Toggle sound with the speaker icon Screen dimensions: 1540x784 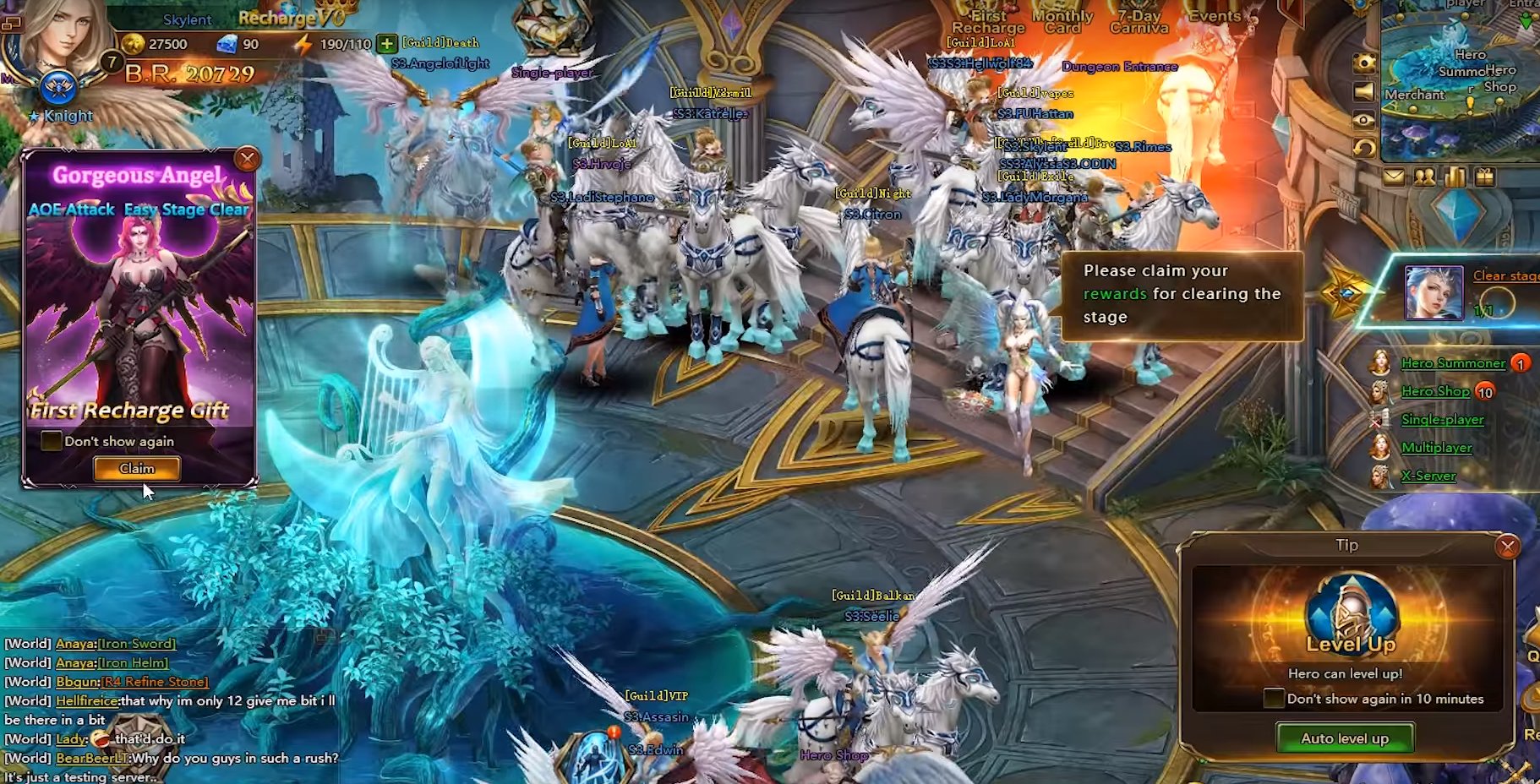point(1363,91)
